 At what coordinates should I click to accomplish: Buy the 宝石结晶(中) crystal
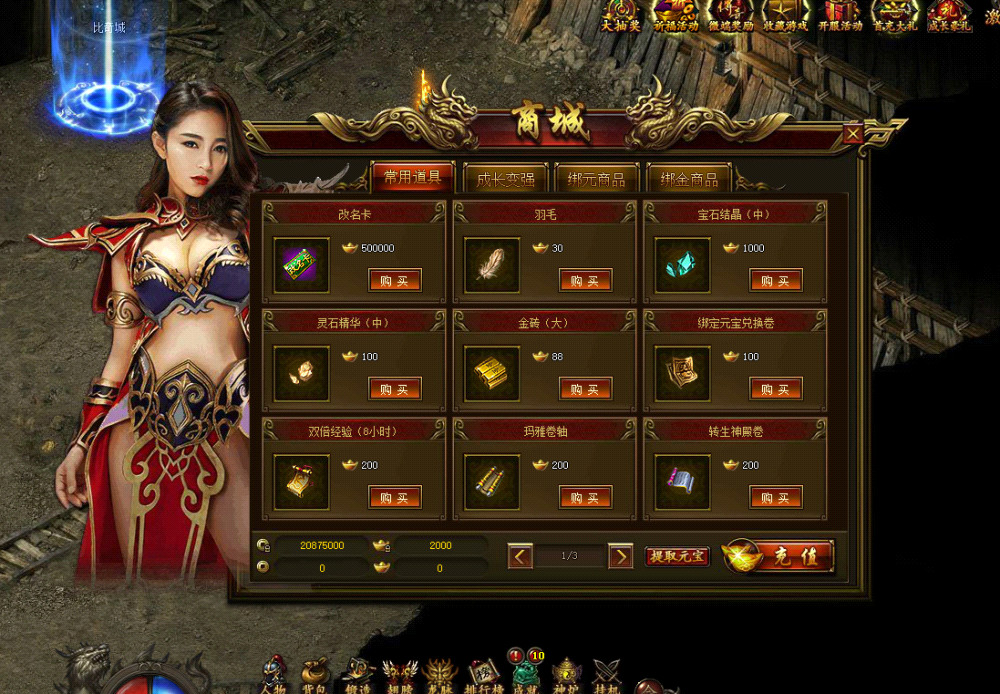click(776, 280)
